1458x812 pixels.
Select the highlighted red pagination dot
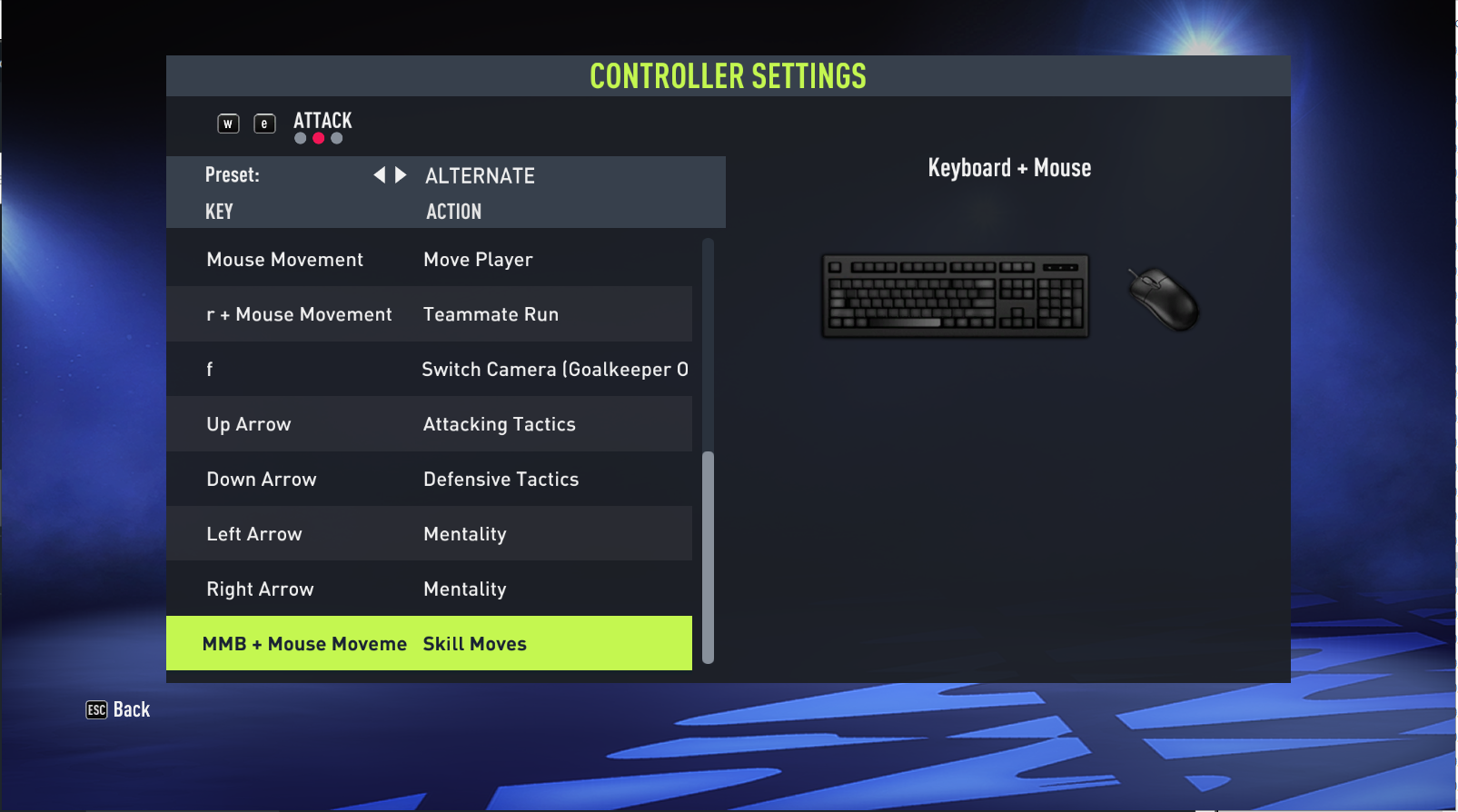[x=318, y=138]
